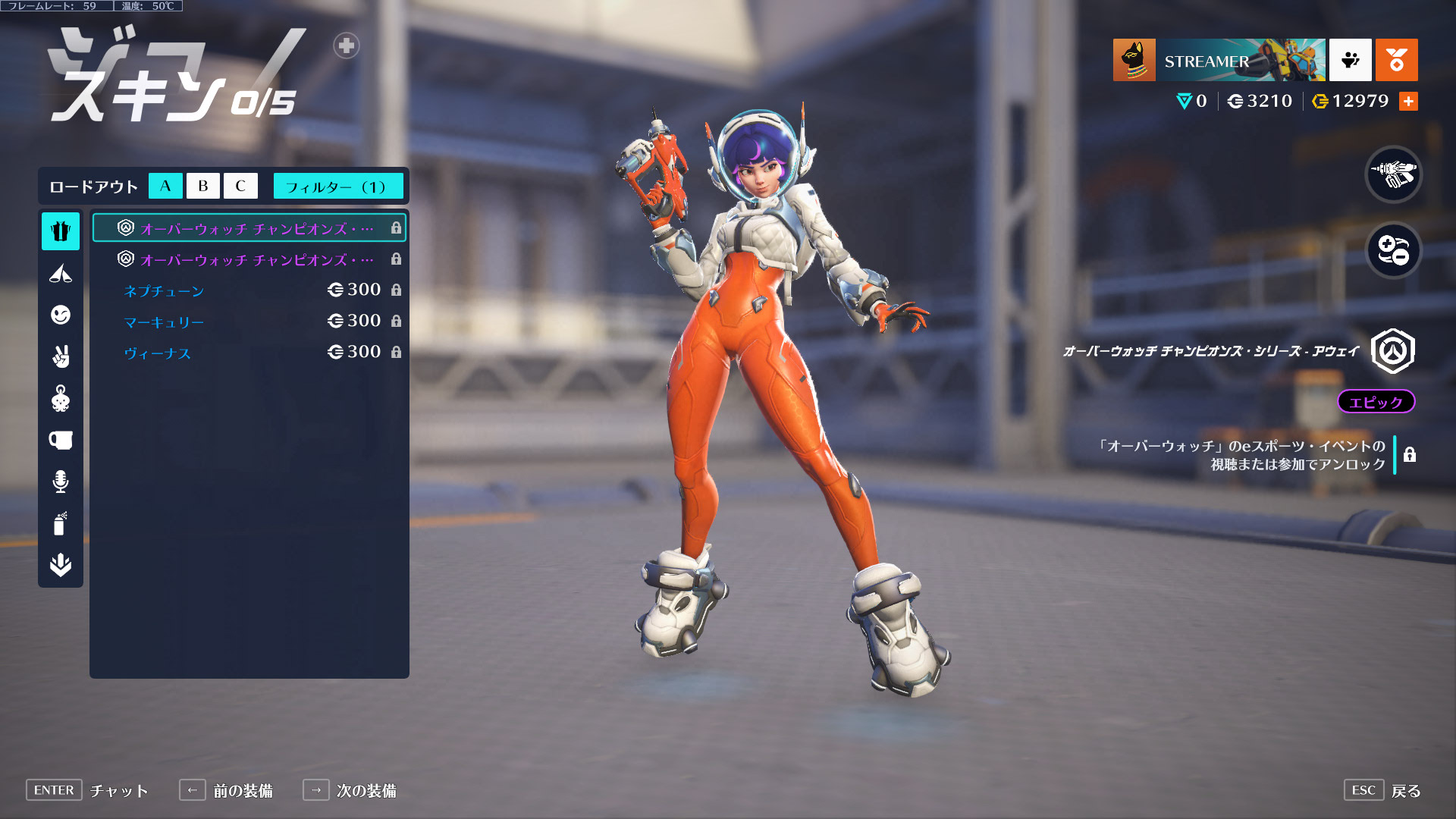Open the STREAMER player profile card
This screenshot has height=819, width=1456.
coord(1219,60)
